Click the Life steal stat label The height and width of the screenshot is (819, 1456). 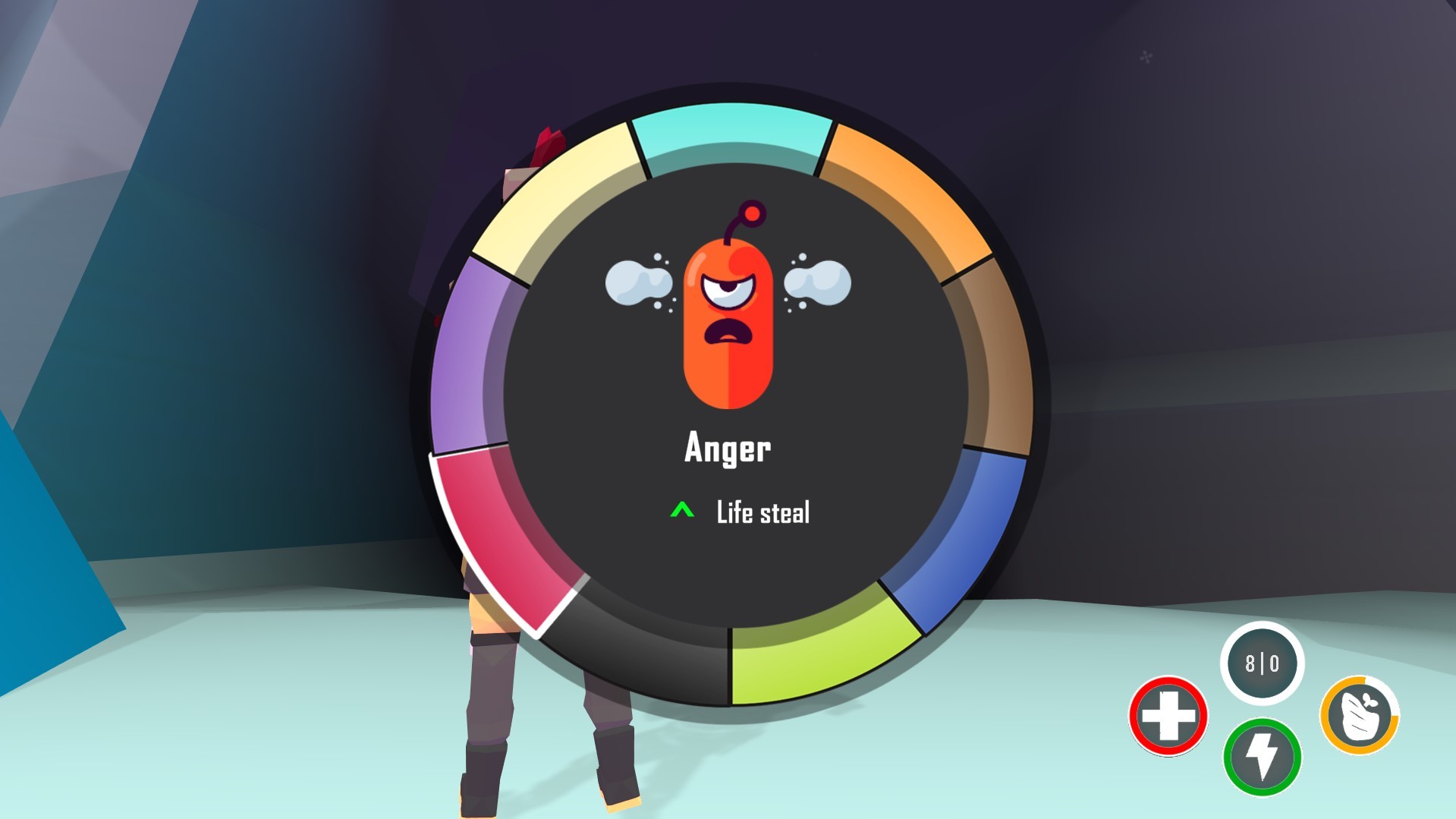pyautogui.click(x=765, y=512)
